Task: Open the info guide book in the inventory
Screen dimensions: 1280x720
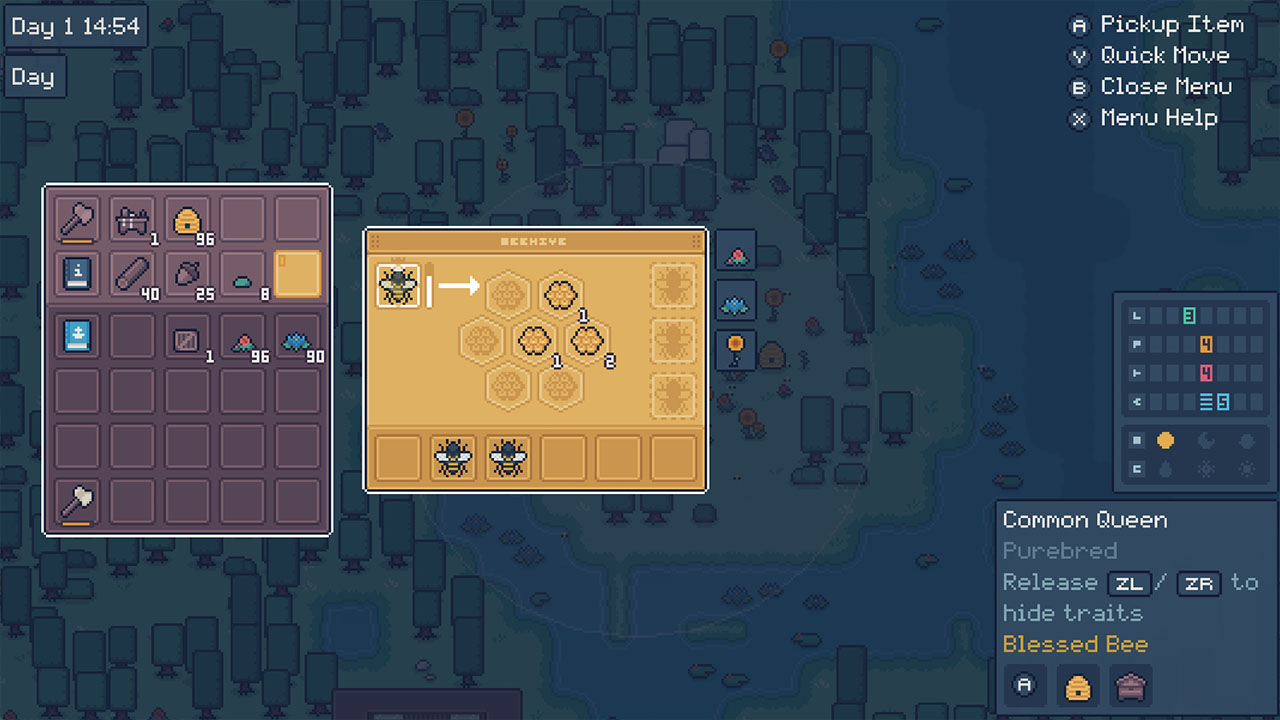Action: coord(76,275)
